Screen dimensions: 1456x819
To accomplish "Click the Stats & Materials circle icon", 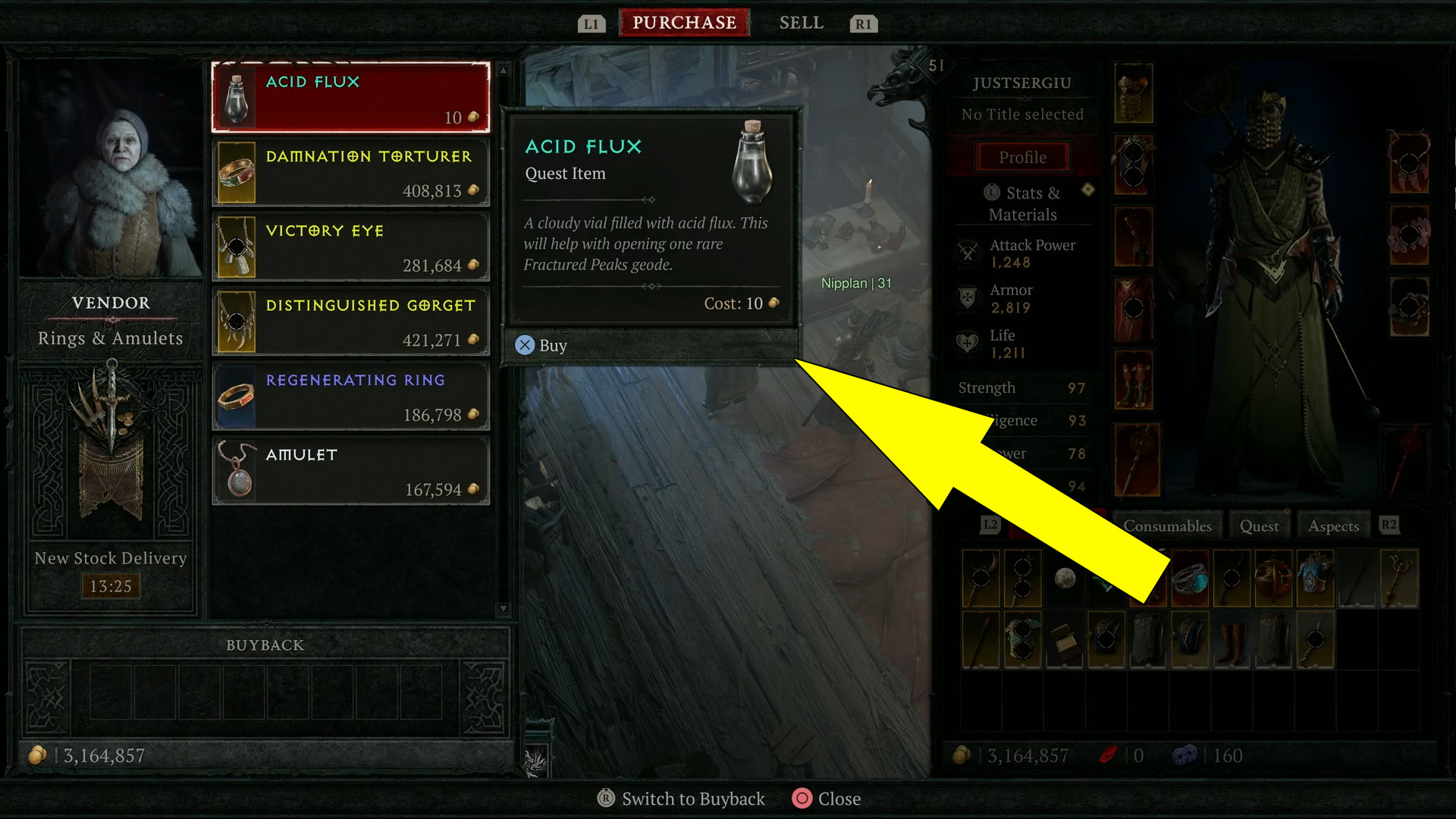I will (992, 193).
